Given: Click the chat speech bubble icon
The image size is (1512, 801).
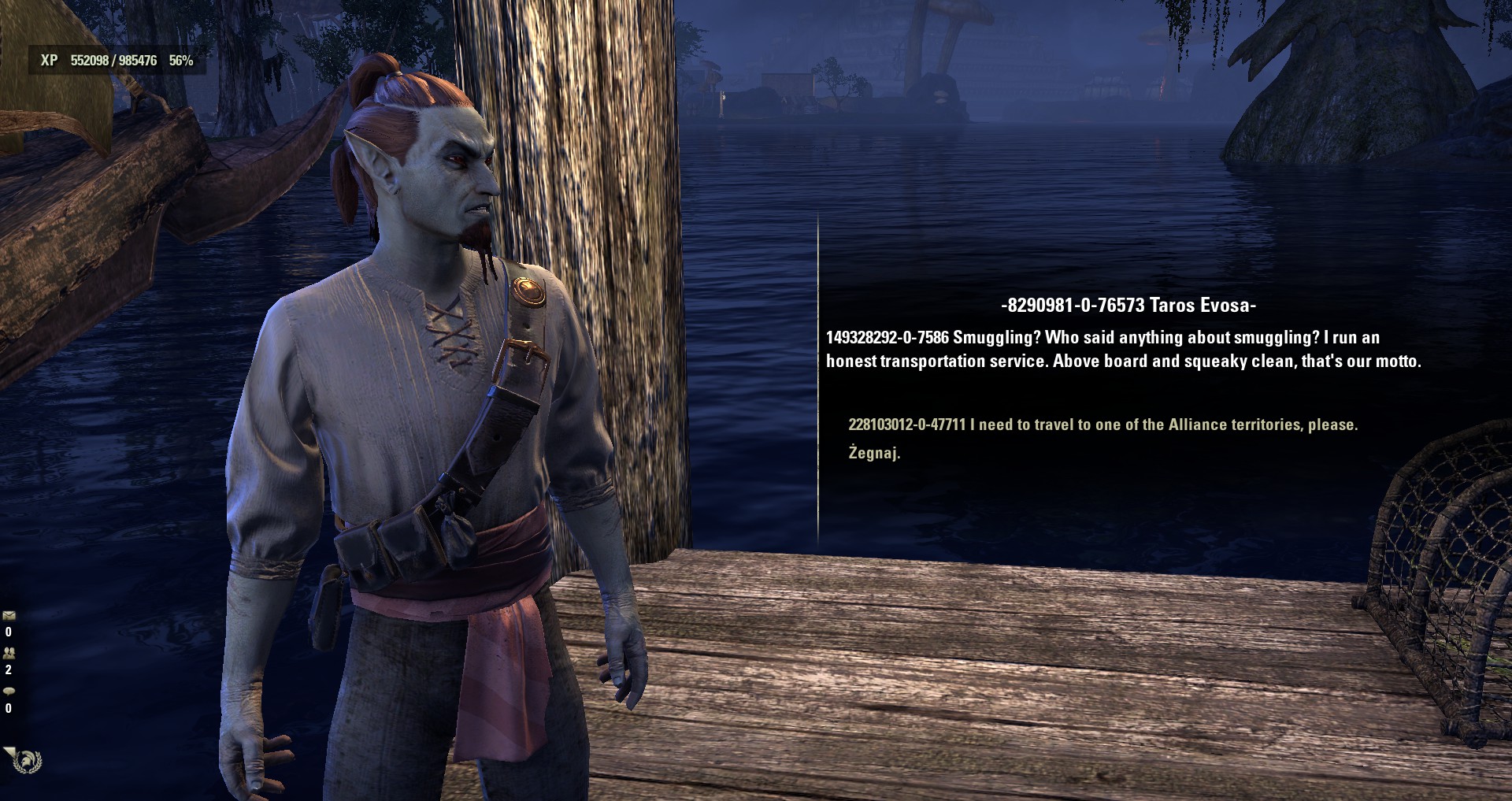Looking at the screenshot, I should pos(9,691).
